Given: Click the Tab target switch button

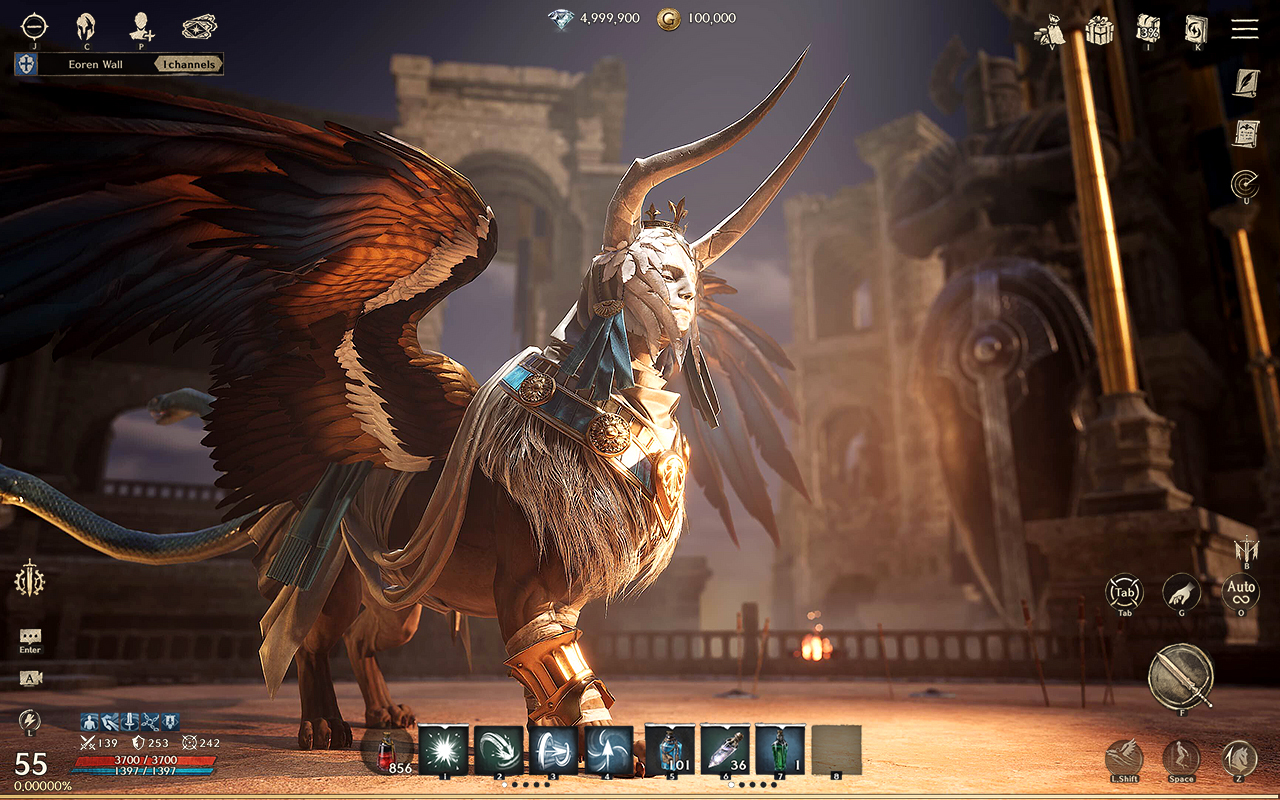Looking at the screenshot, I should (x=1125, y=592).
